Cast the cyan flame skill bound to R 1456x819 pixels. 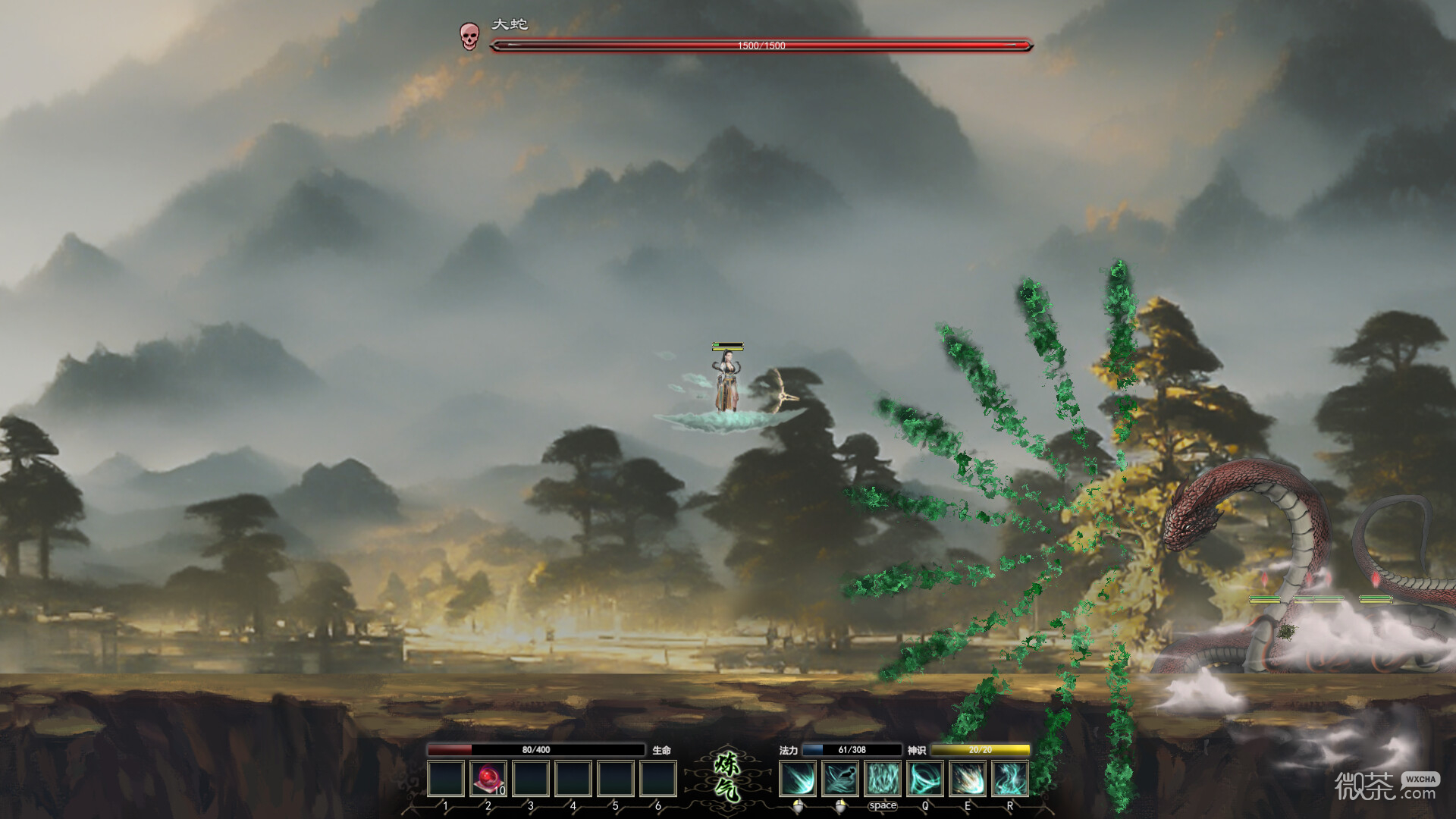(x=1010, y=779)
